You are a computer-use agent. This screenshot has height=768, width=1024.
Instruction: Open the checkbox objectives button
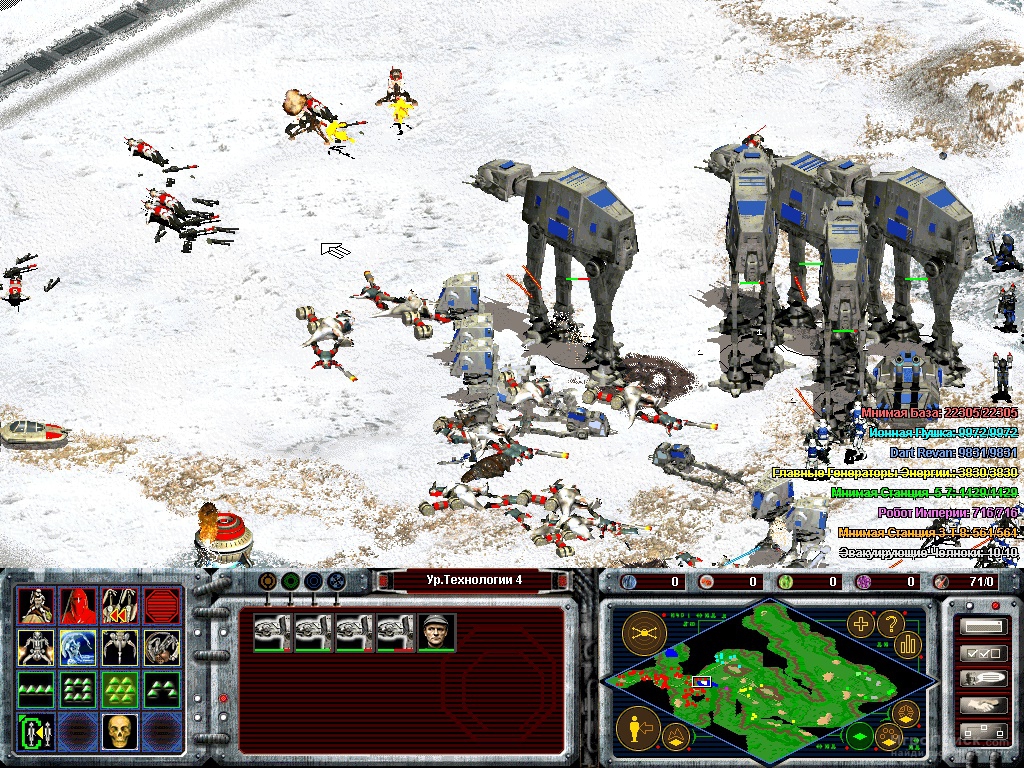(982, 653)
